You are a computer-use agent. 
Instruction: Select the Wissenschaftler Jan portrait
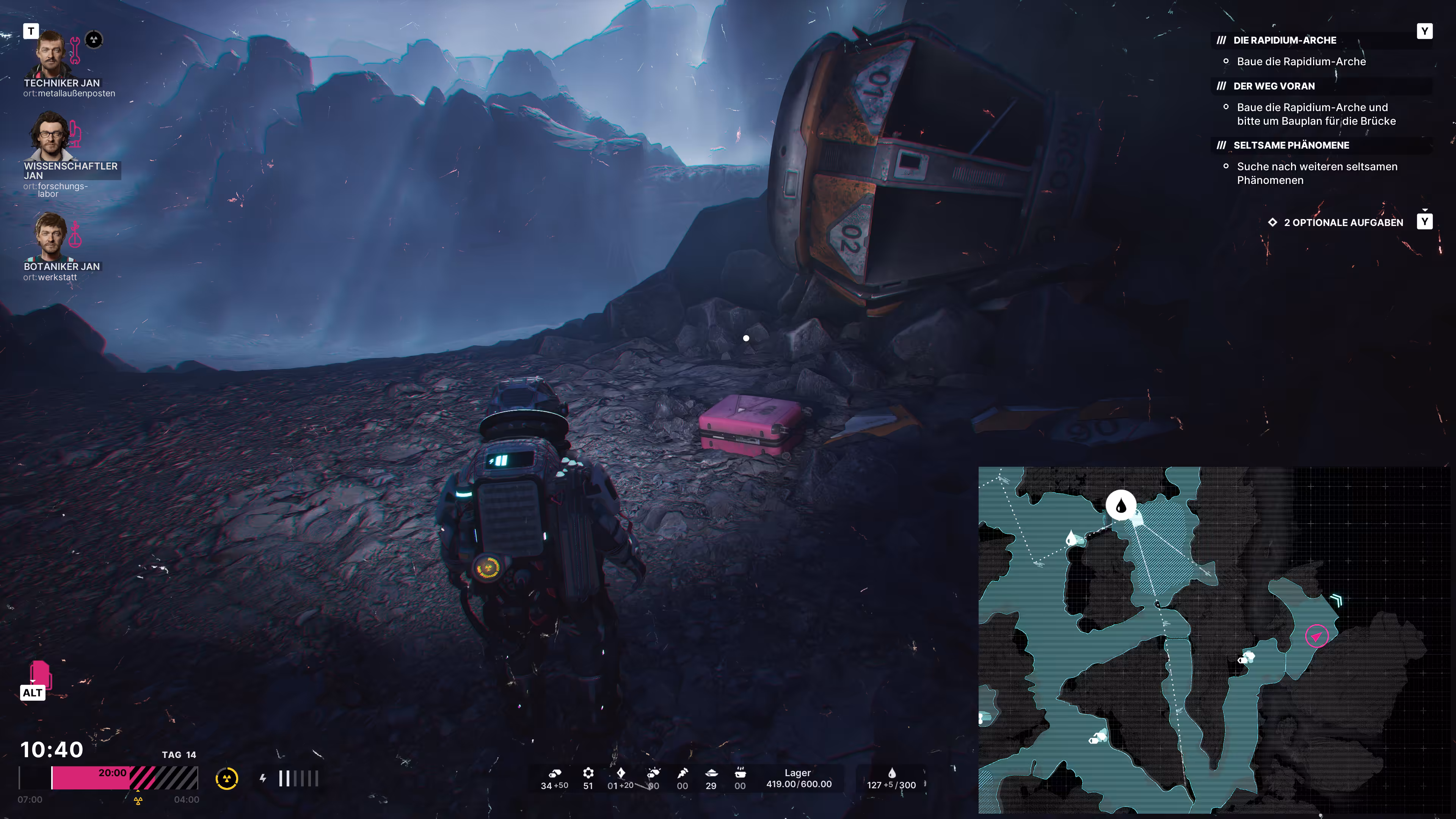point(51,136)
